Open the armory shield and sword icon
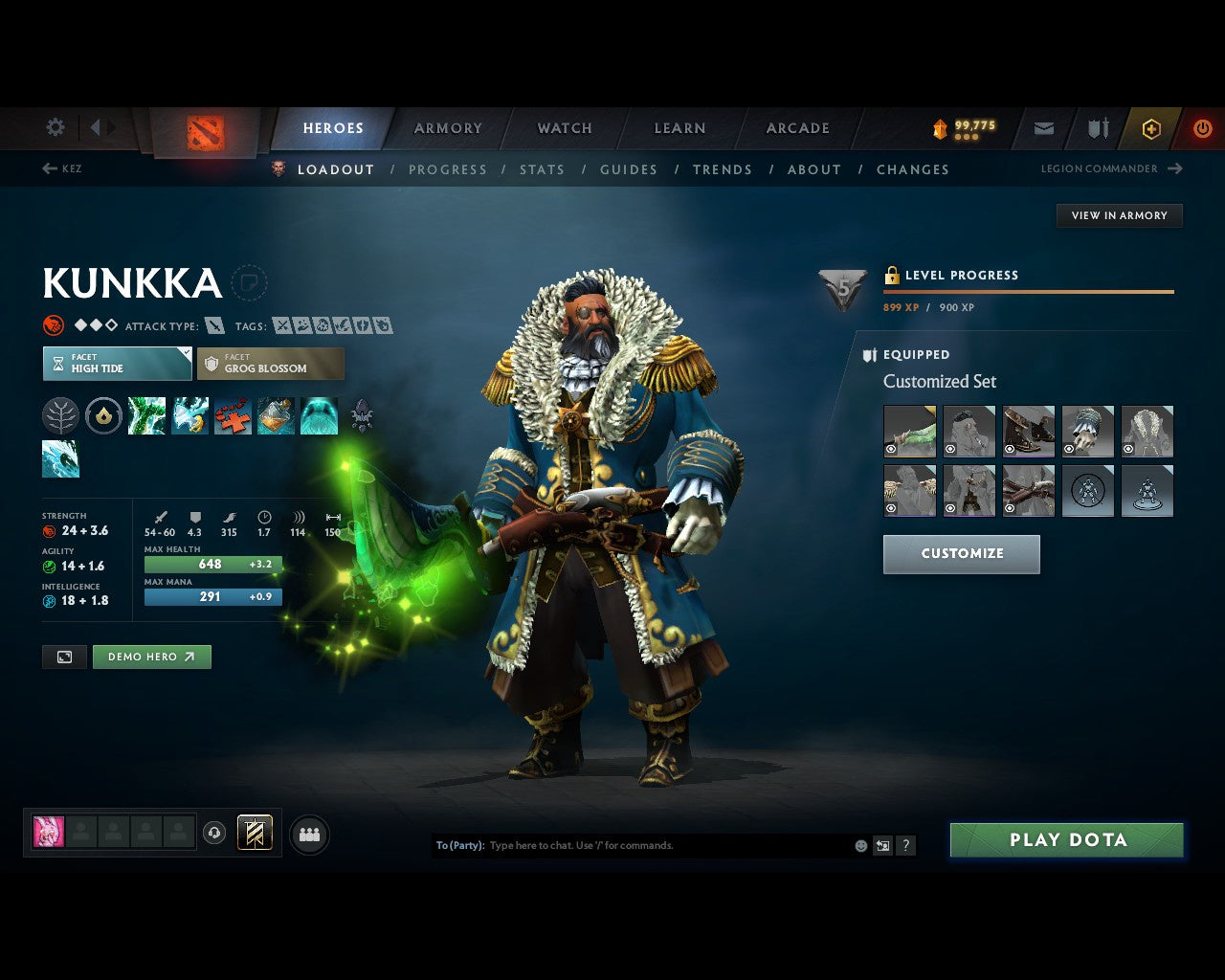 [1097, 127]
